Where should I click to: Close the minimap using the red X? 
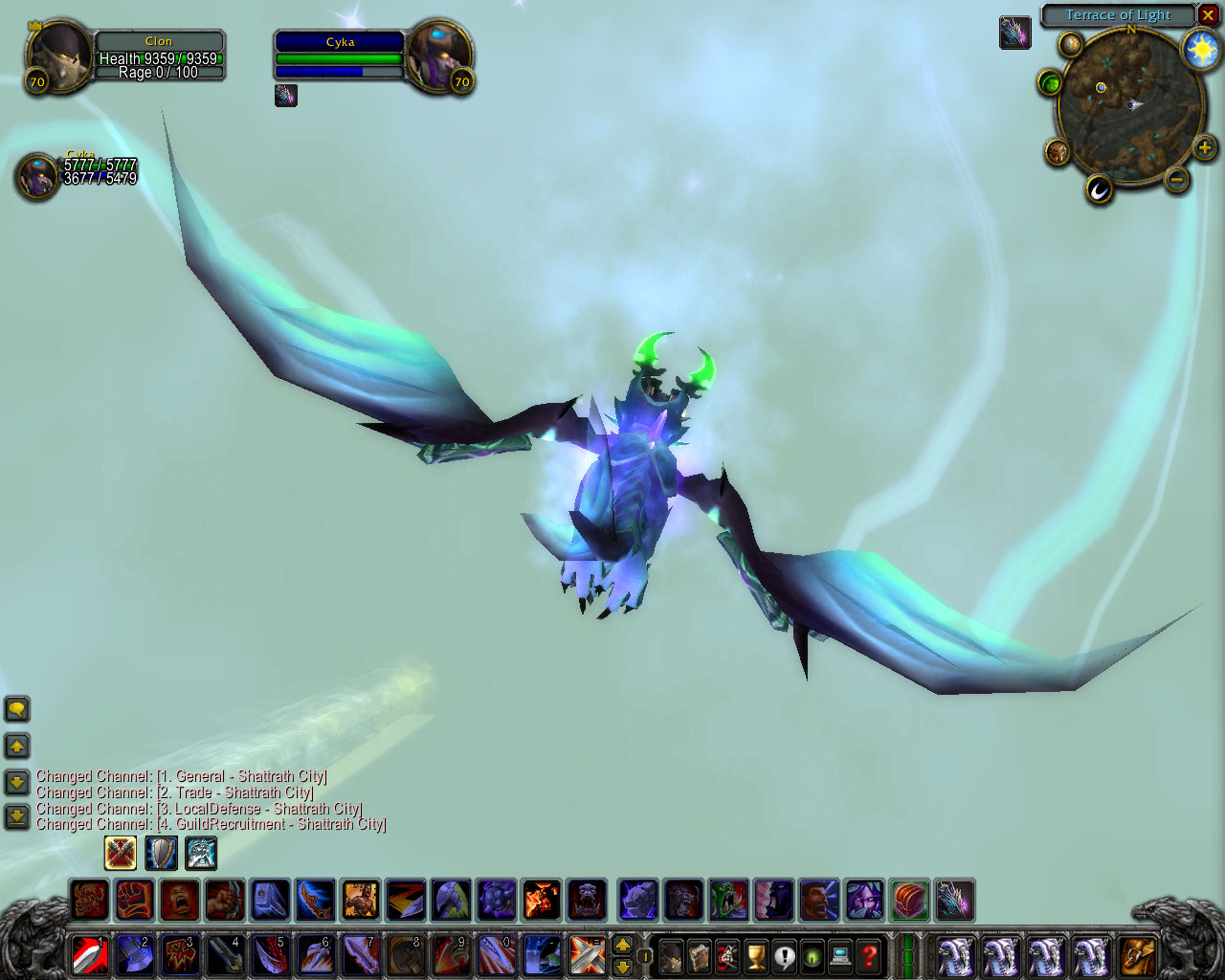(x=1209, y=15)
